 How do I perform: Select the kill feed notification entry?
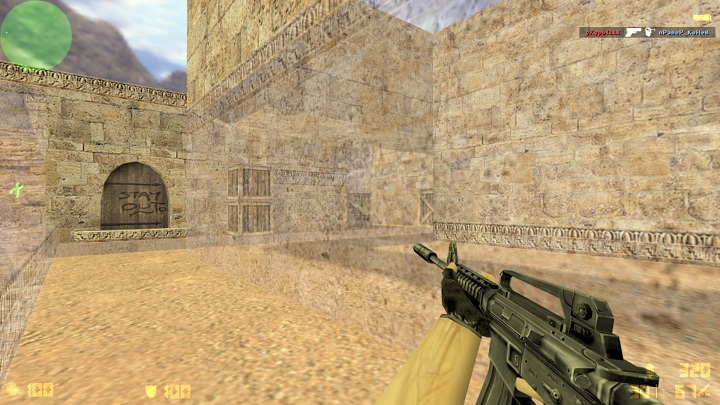click(x=646, y=33)
